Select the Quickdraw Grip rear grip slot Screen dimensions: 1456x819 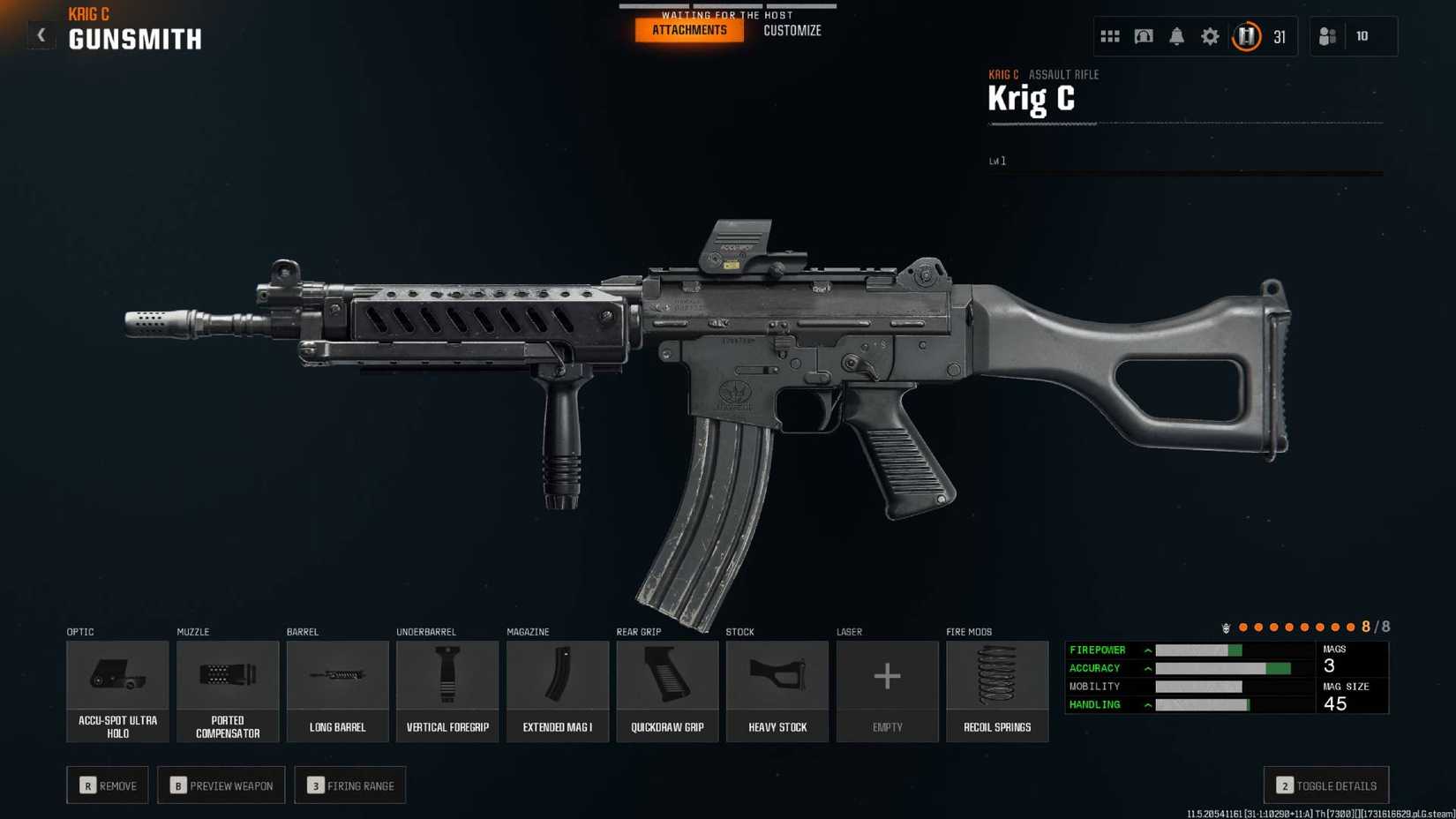[667, 691]
